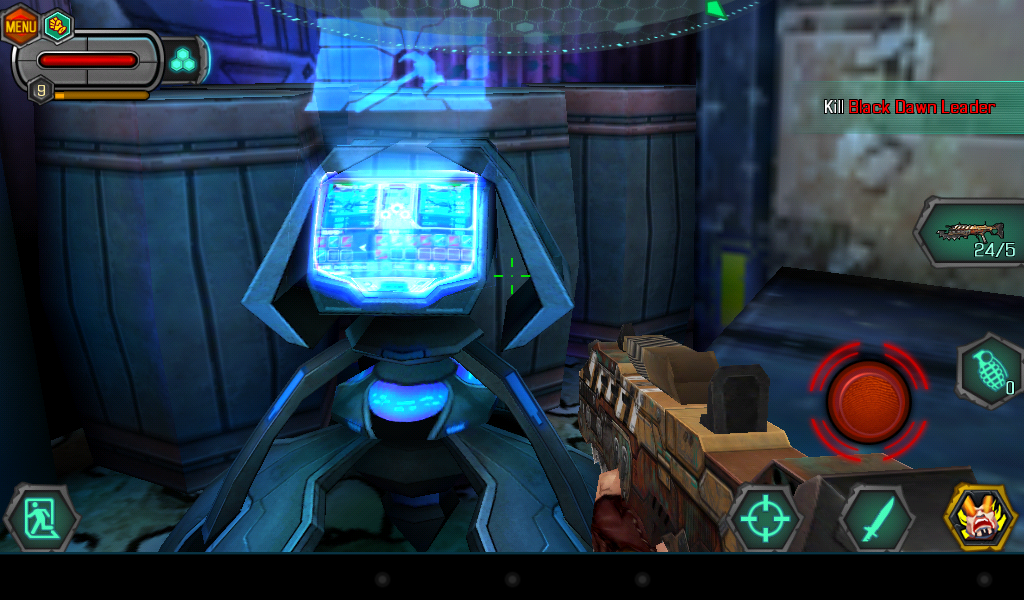Switch weapon using the rifle slot
This screenshot has height=600, width=1024.
pos(968,234)
